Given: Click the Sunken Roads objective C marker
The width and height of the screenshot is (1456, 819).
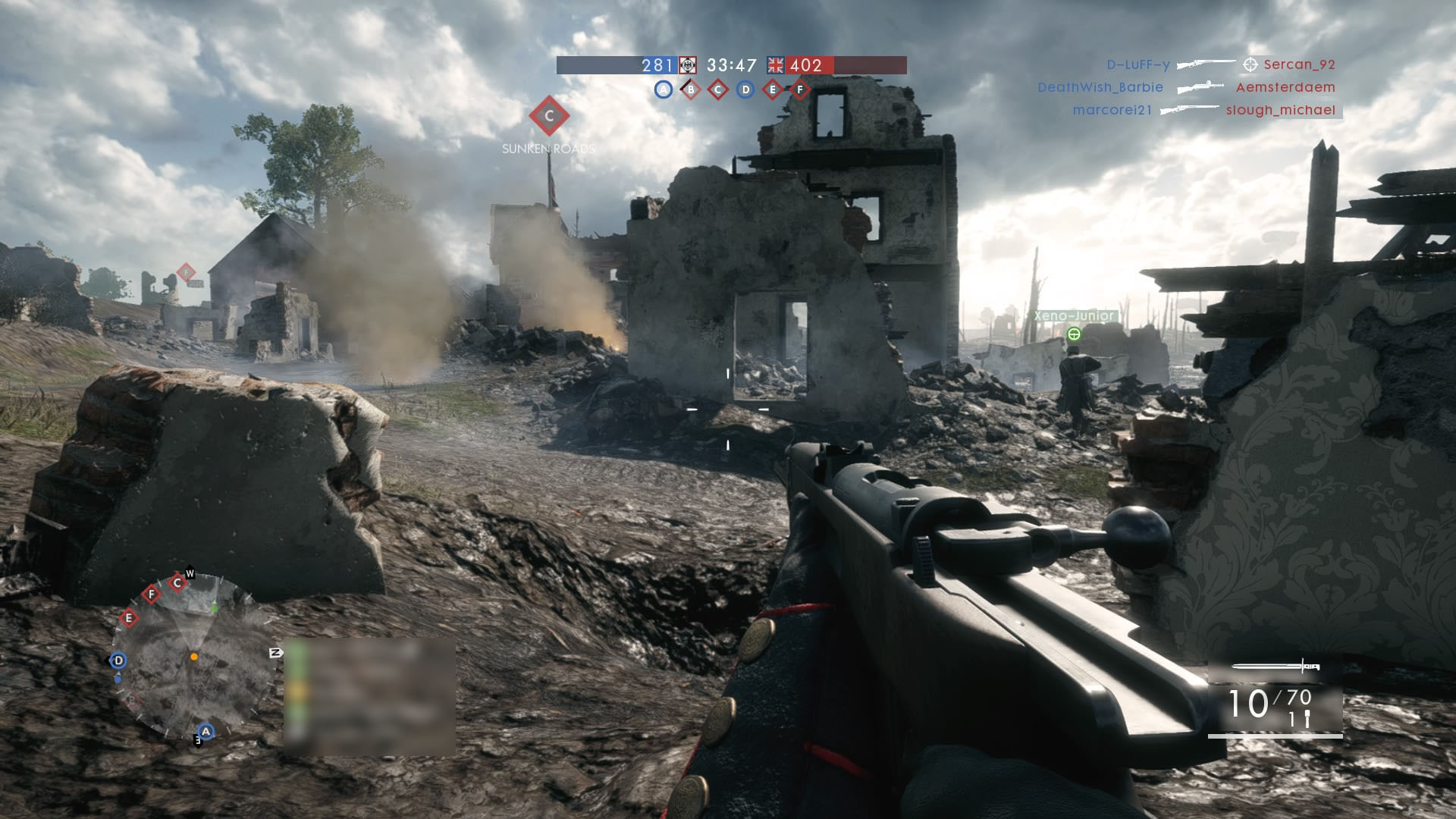Looking at the screenshot, I should (x=549, y=117).
